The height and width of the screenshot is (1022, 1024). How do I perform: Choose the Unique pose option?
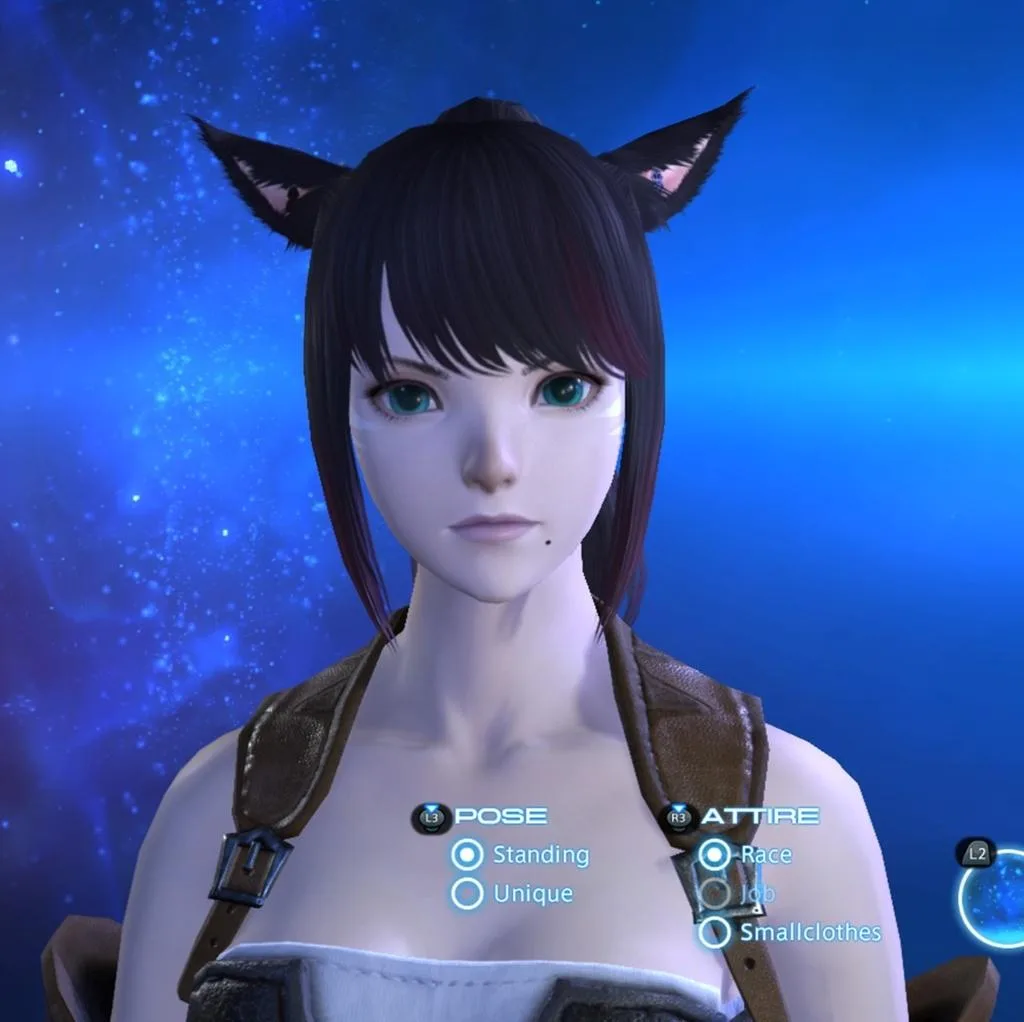467,893
